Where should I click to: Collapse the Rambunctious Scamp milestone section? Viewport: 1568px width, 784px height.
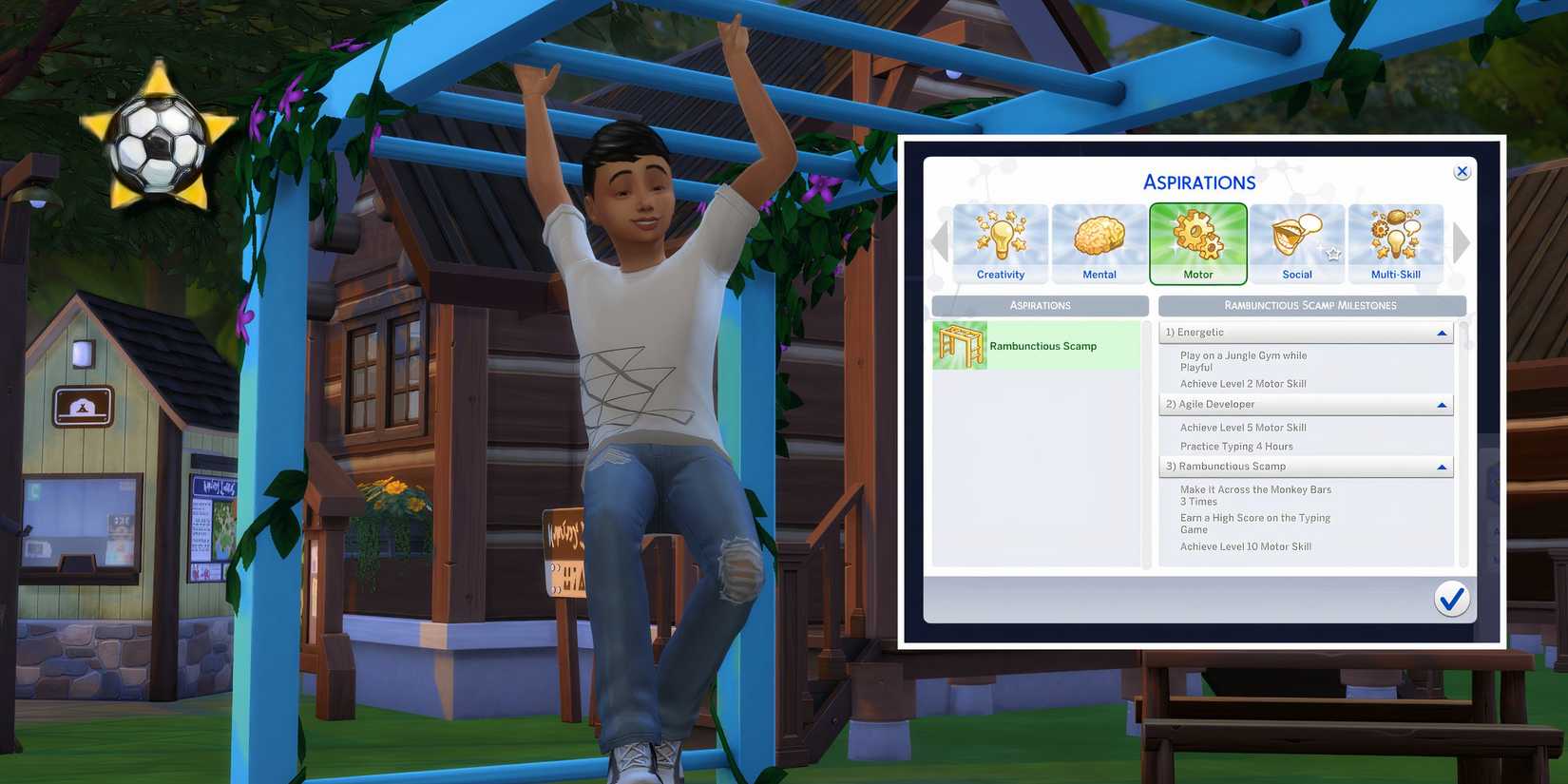(x=1443, y=466)
